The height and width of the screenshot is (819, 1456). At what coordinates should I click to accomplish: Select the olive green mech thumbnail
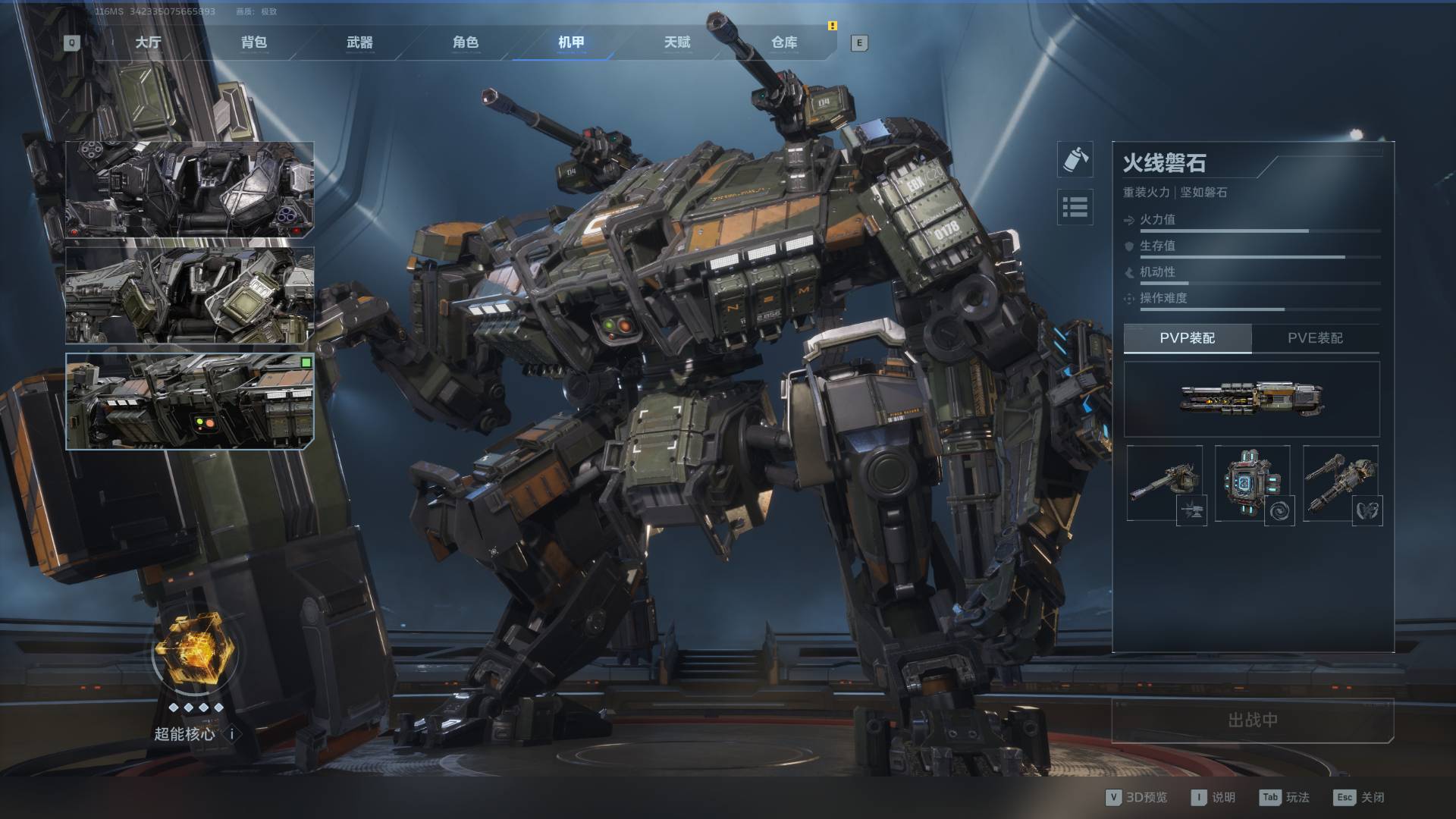[190, 296]
